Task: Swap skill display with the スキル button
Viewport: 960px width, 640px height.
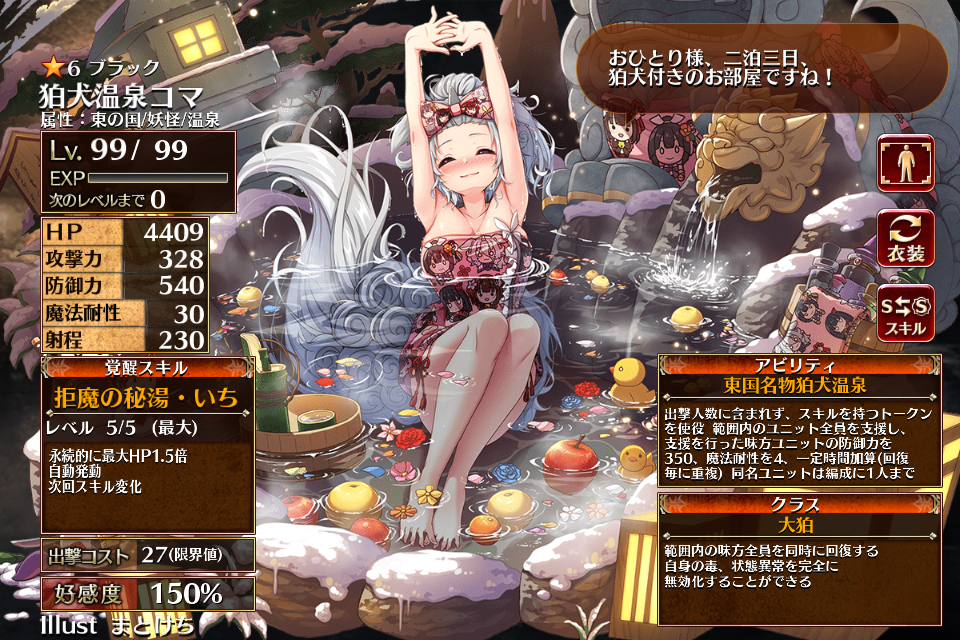Action: (x=906, y=313)
